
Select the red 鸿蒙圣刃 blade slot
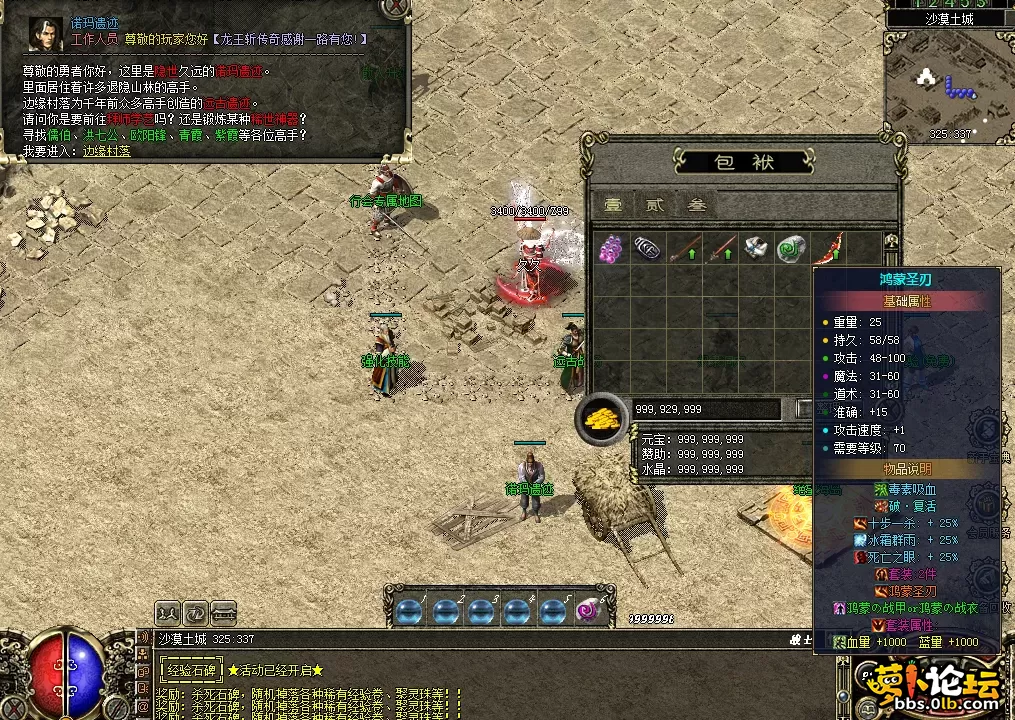click(828, 249)
